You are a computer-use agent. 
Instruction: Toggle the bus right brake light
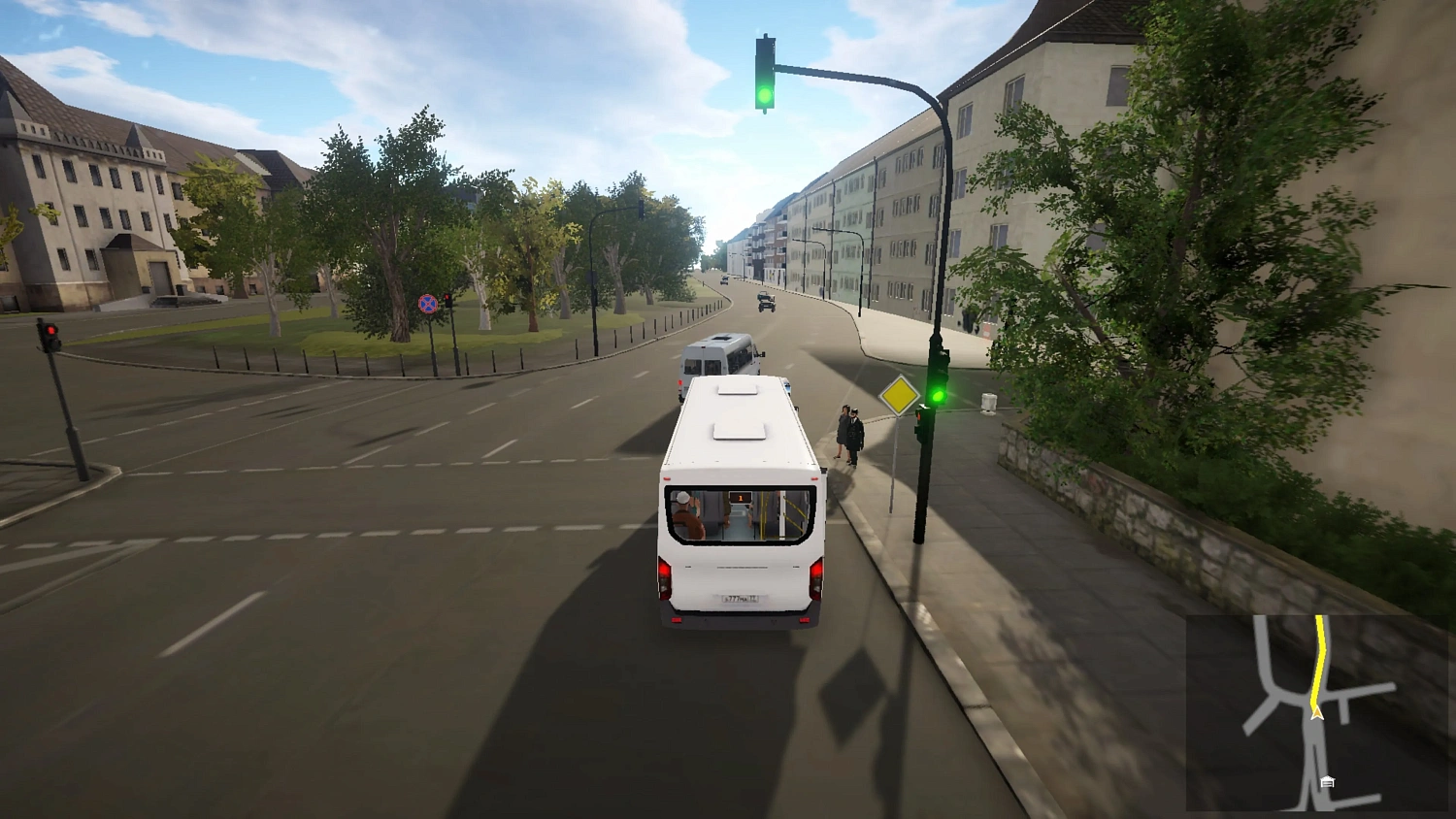click(816, 576)
